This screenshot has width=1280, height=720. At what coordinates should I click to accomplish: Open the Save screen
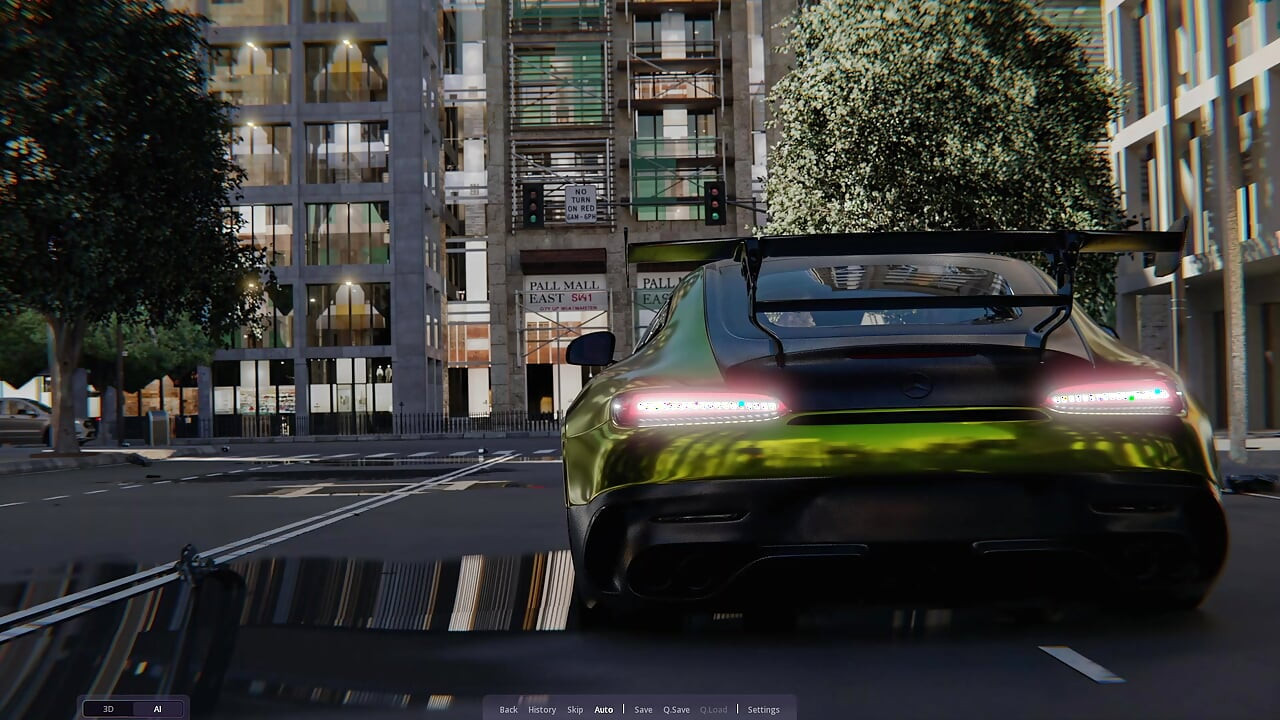[643, 710]
